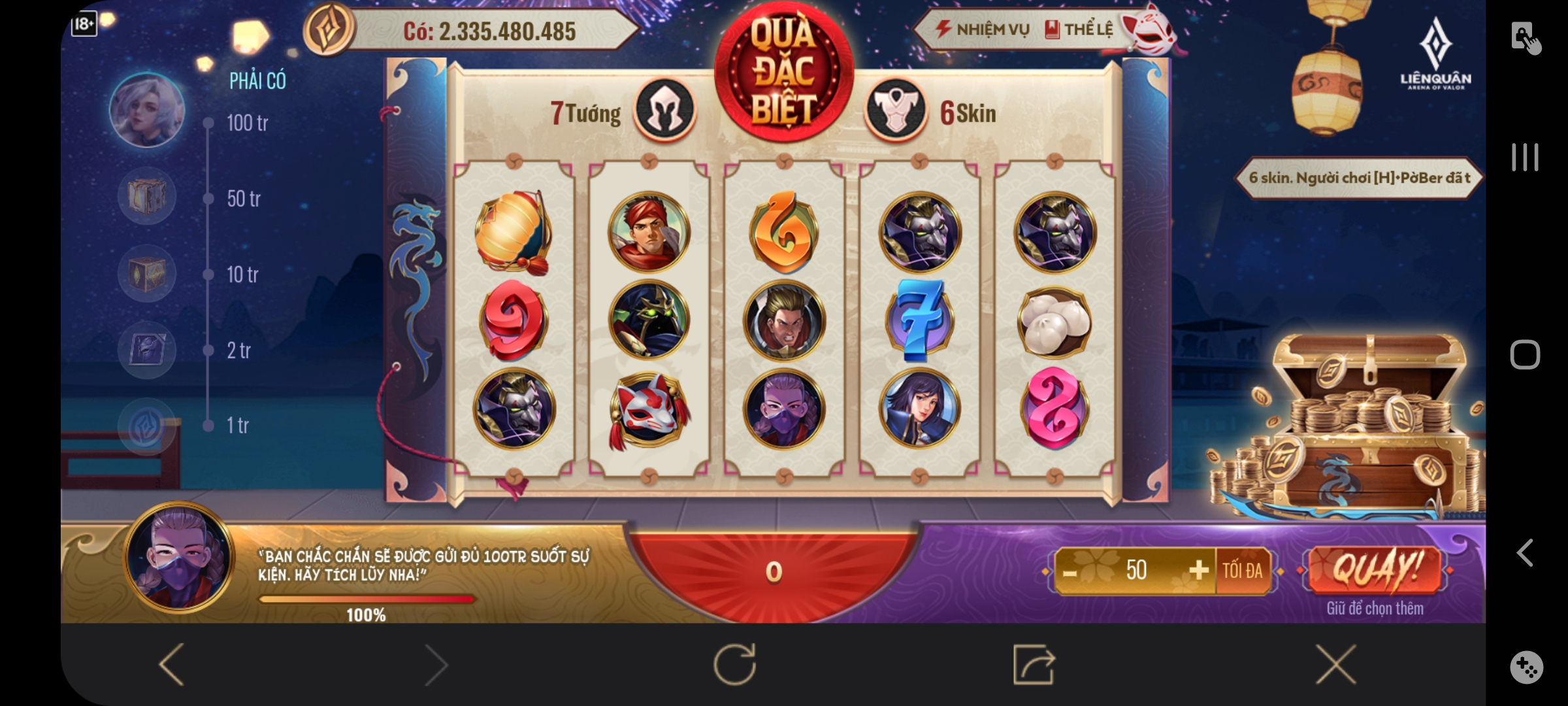
Task: Set the bet to TỐI ĐA
Action: (x=1243, y=571)
